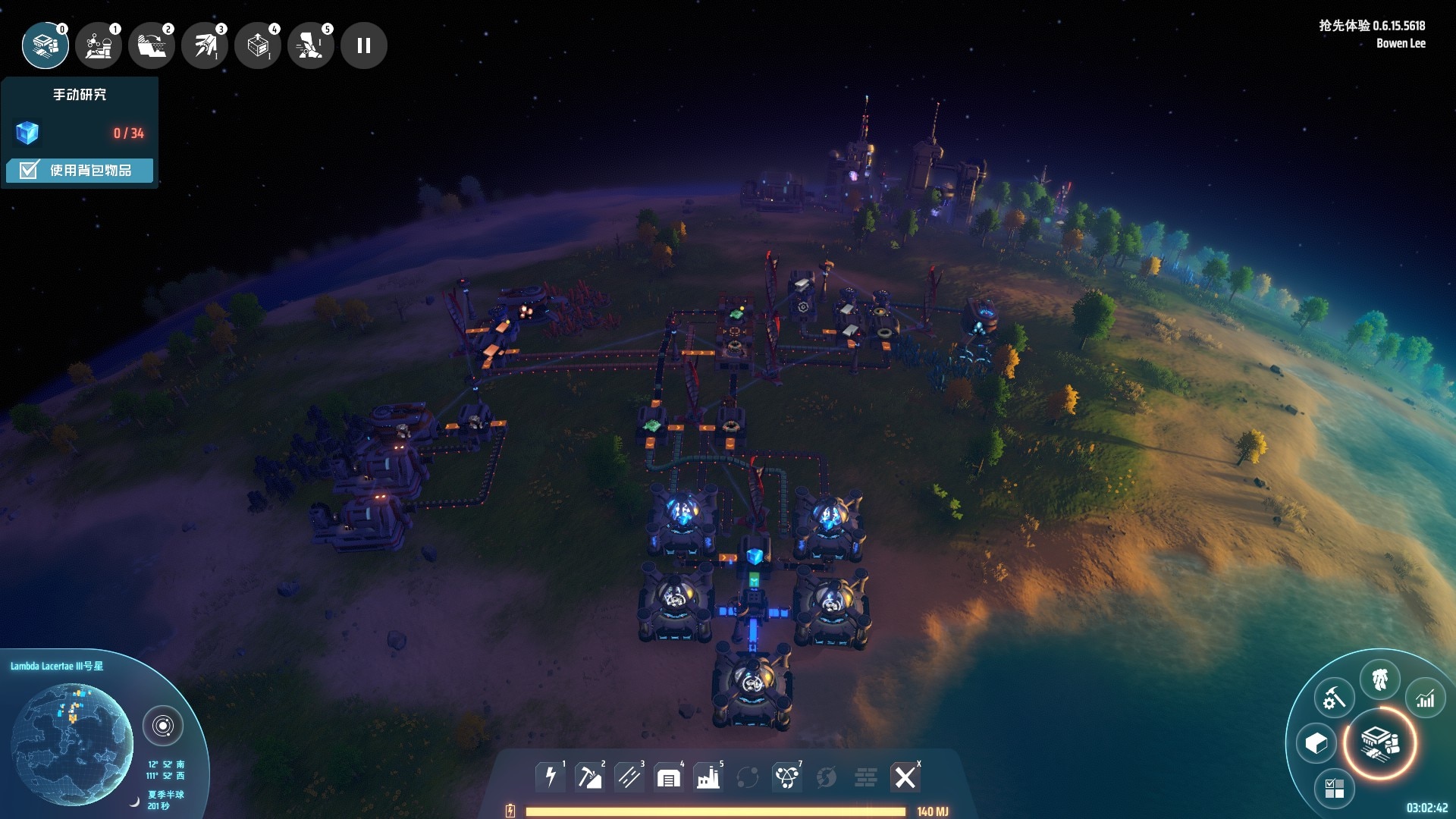Pick the mecha leg speed research slot 5

[x=311, y=45]
